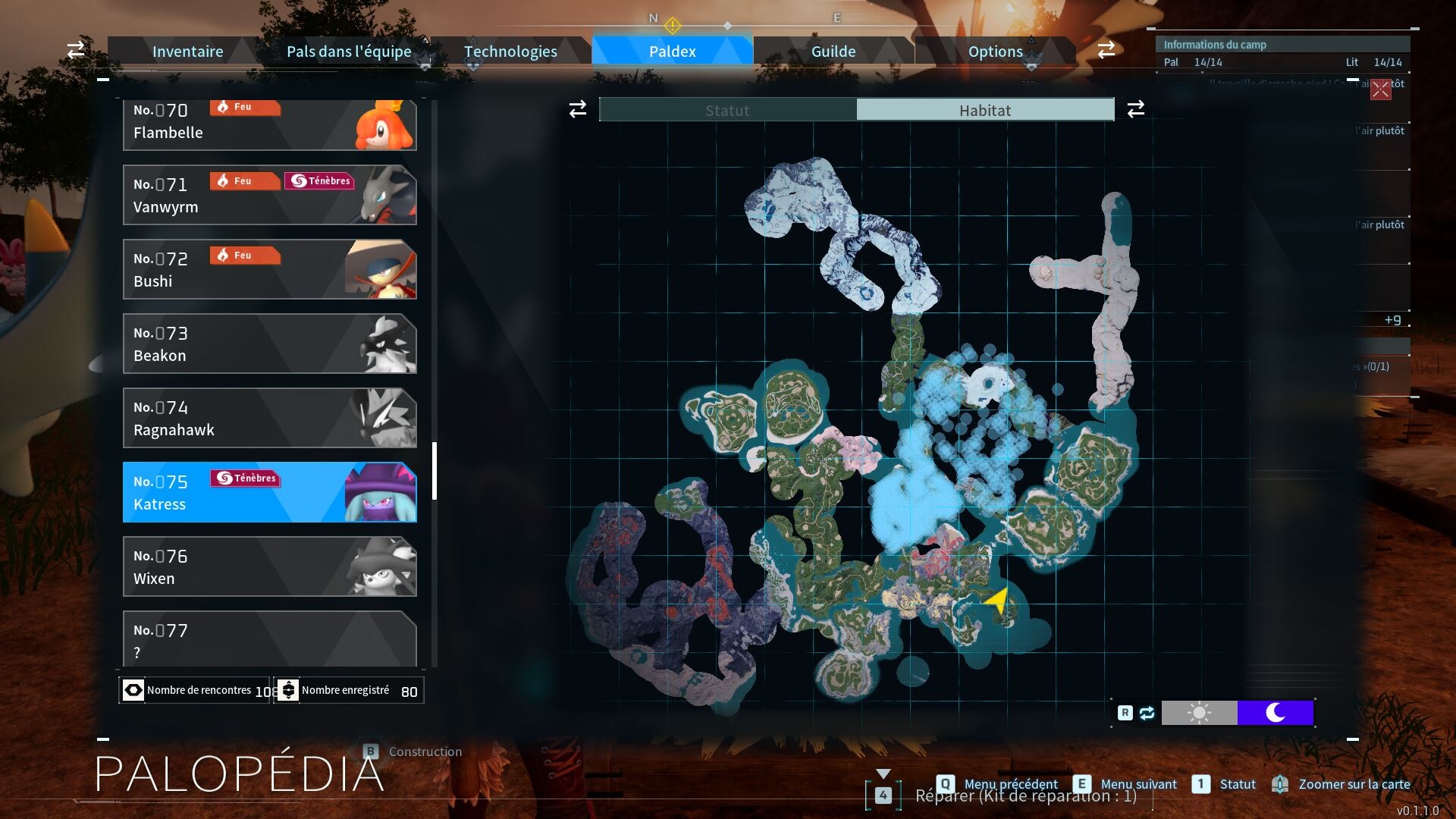Show daytime habitat with sun button
The height and width of the screenshot is (819, 1456).
[1199, 713]
